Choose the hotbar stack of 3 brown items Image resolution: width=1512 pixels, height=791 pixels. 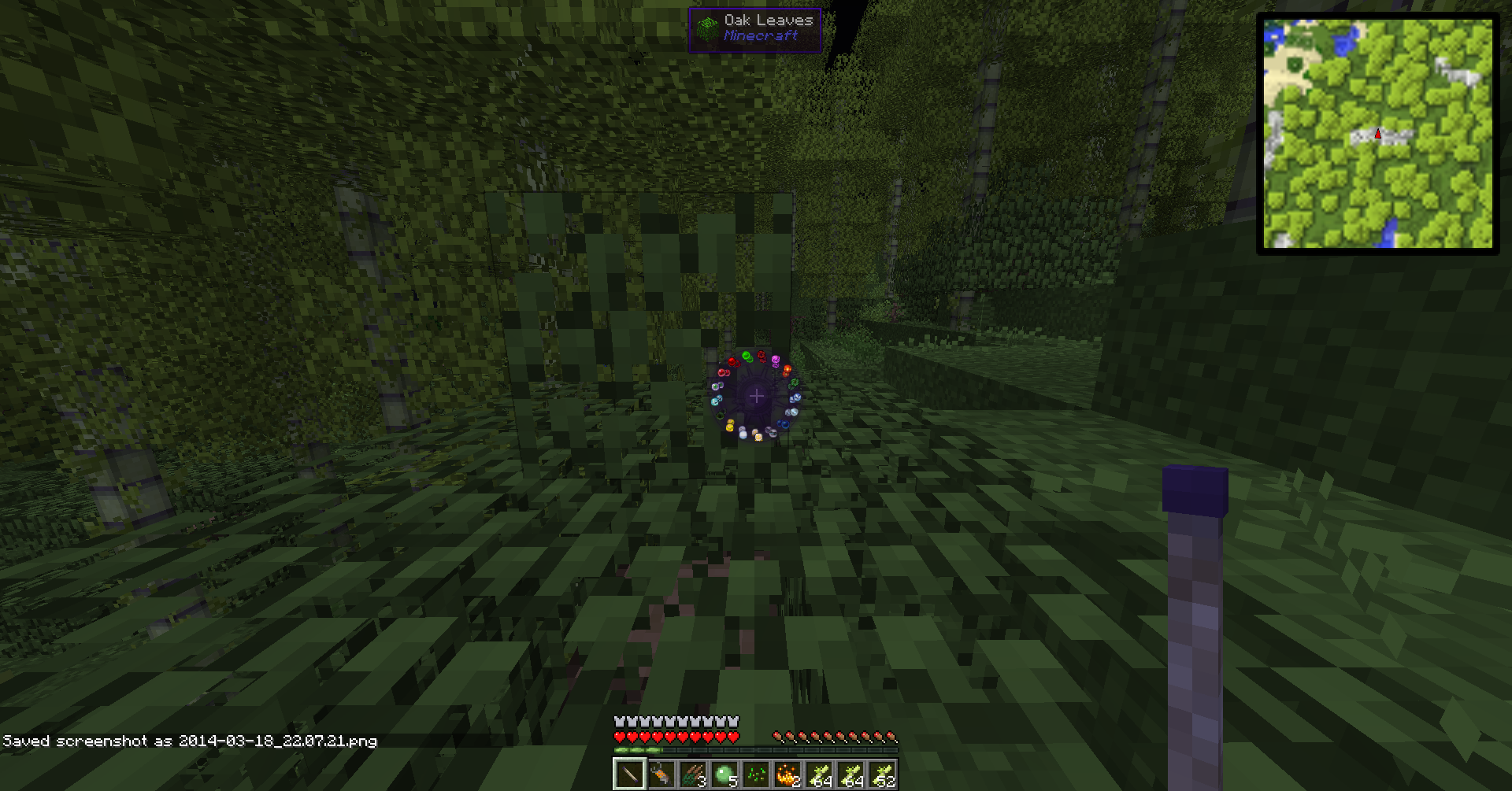click(693, 775)
